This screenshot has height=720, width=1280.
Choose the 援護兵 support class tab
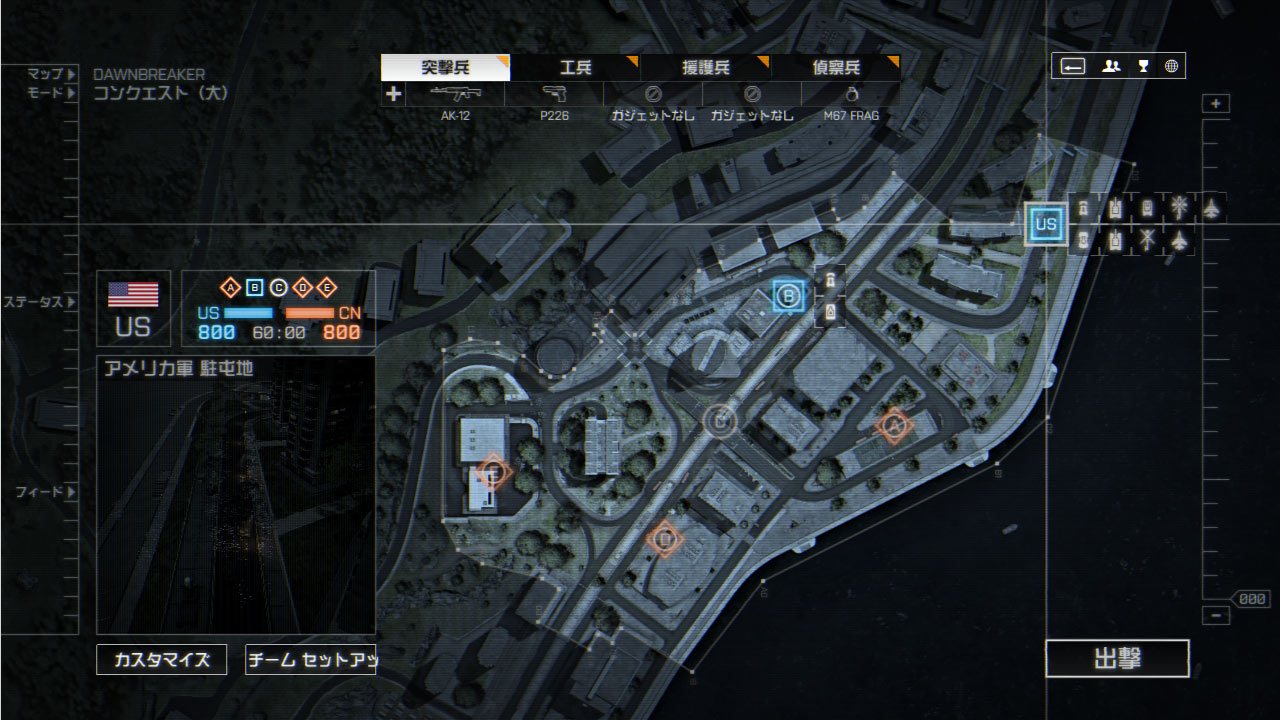(705, 68)
